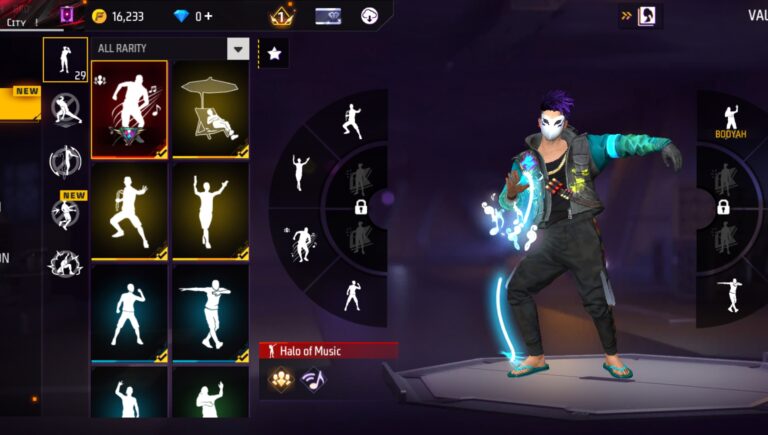
Task: Open the voucher ticket icon in top bar
Action: click(x=328, y=16)
